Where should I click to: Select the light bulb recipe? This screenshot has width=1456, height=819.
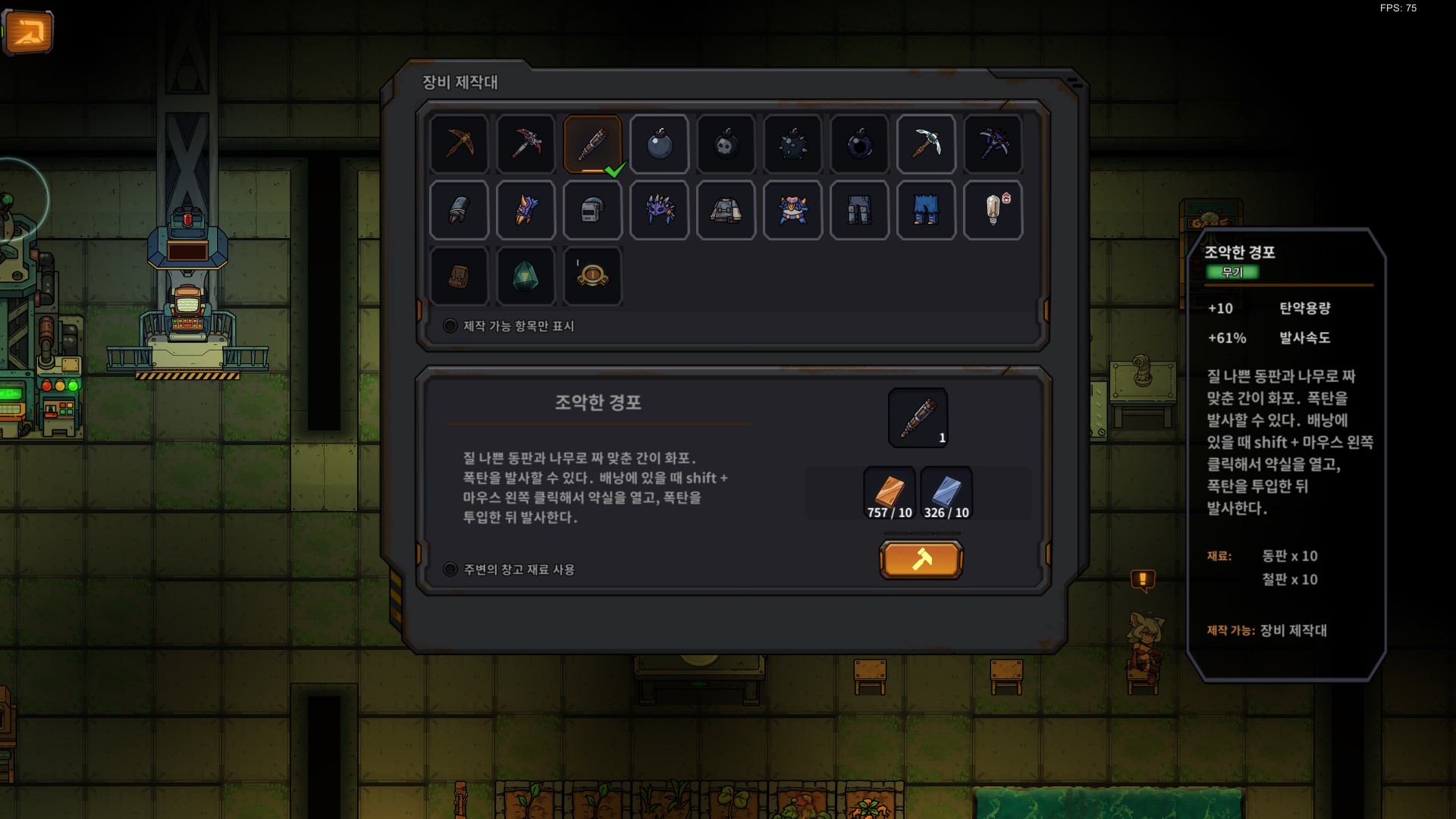tap(993, 210)
